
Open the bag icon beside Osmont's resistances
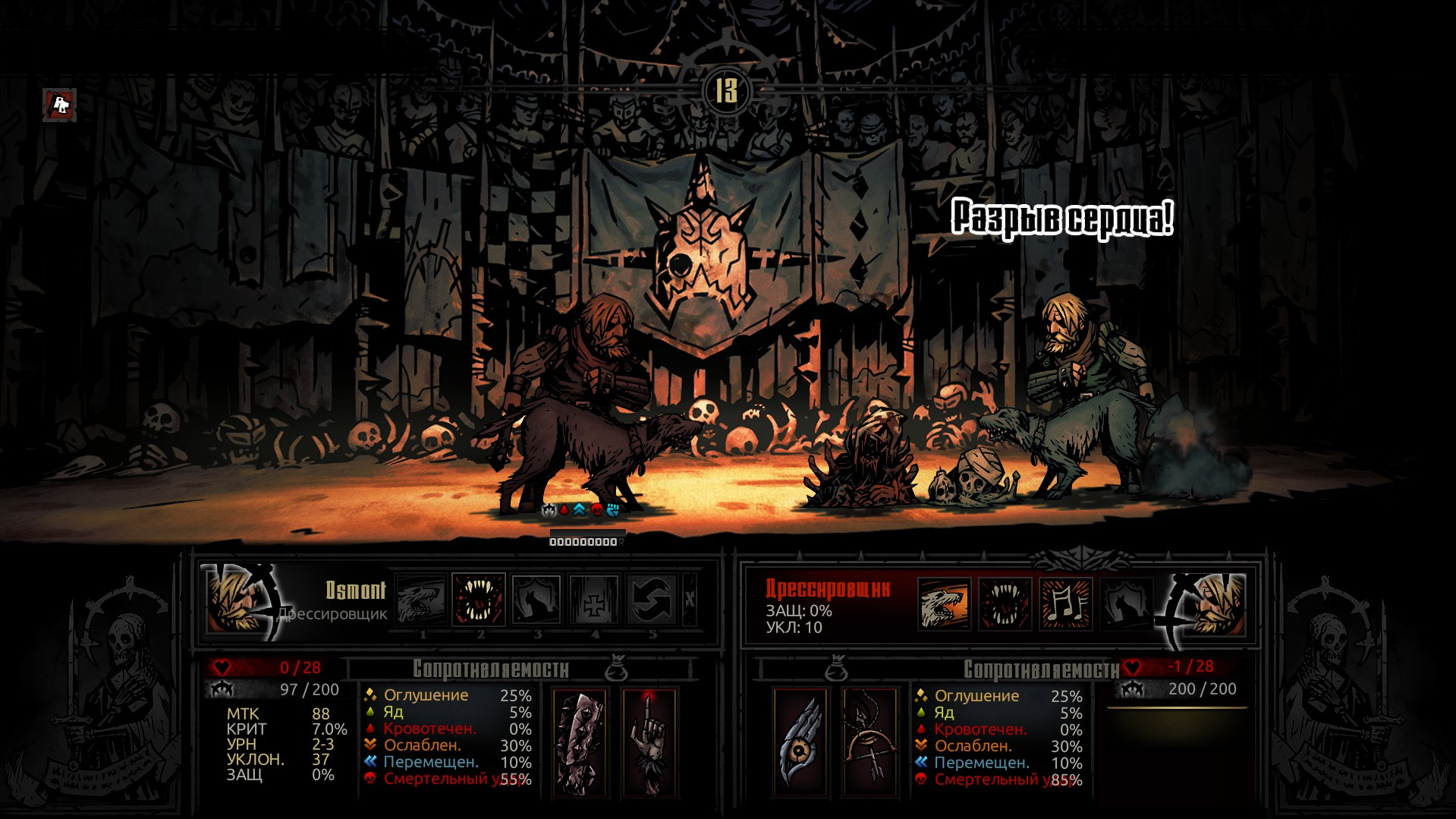click(617, 669)
